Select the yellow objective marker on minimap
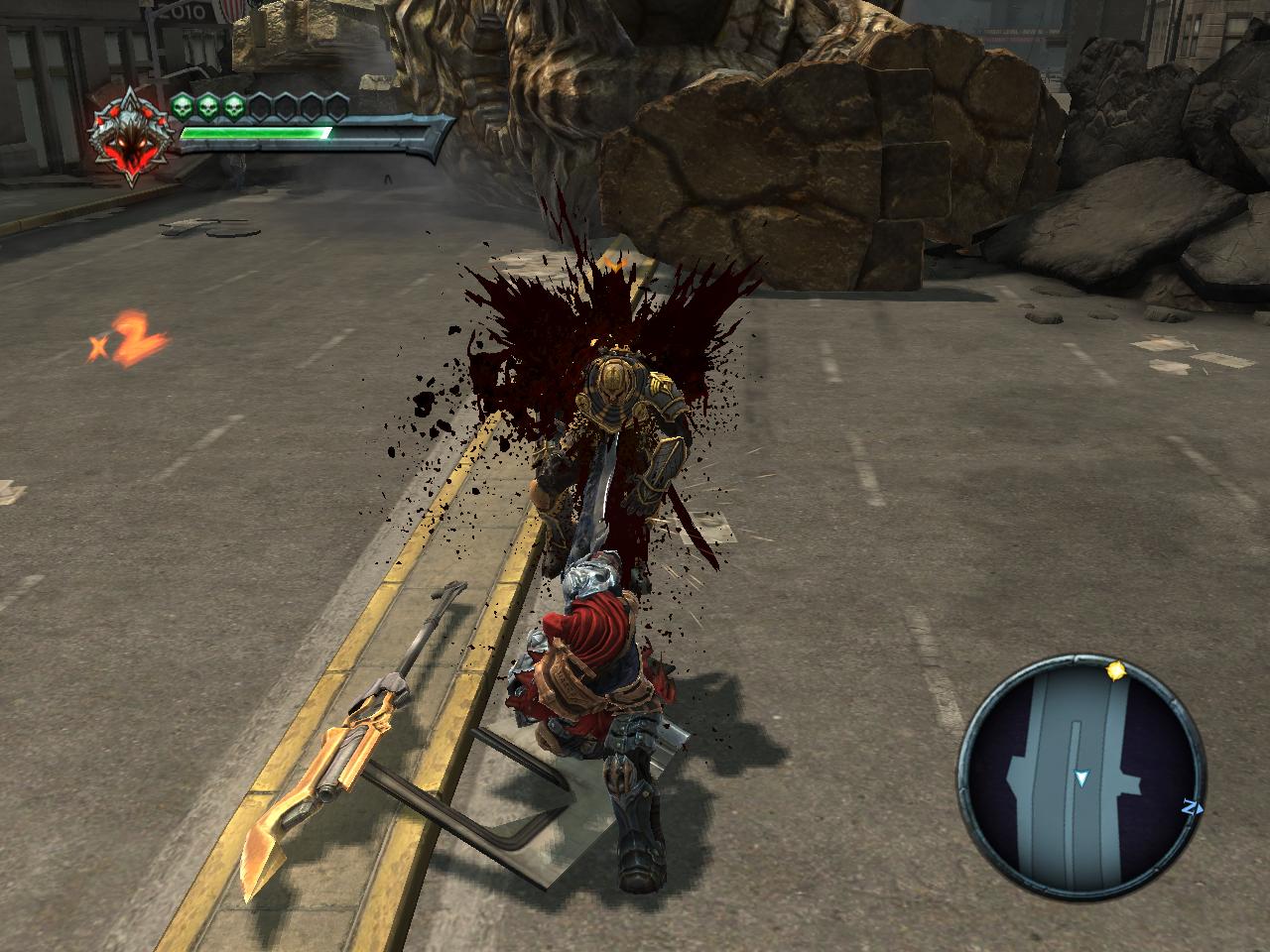Screen dimensions: 1270x952 point(1117,671)
